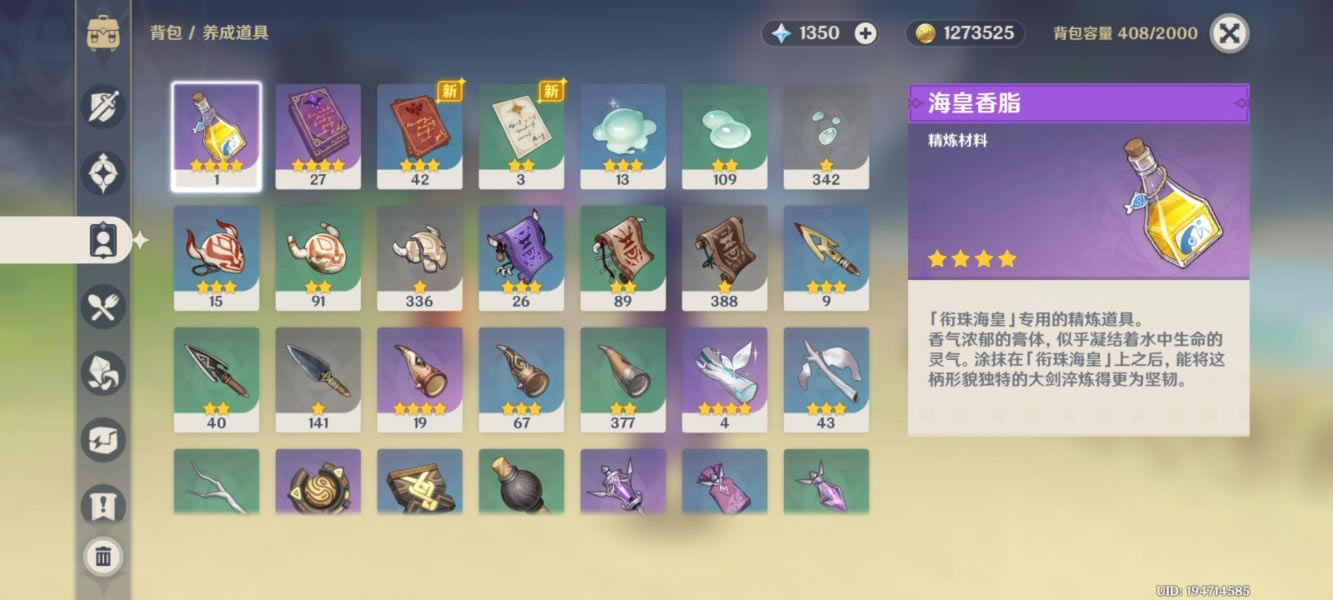Choose the one-star slime item with 342
Screen dimensions: 1333x600
coord(826,136)
